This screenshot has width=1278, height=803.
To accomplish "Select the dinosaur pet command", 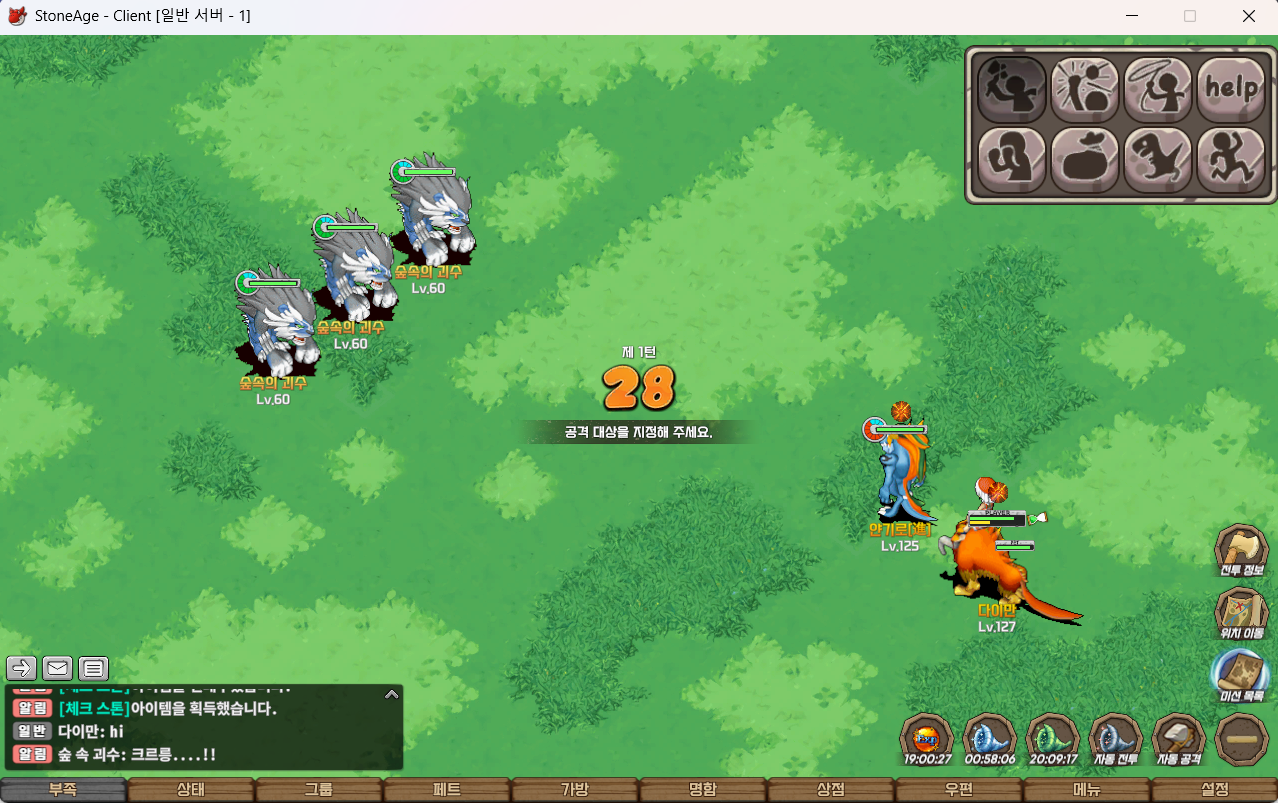I will (1158, 159).
